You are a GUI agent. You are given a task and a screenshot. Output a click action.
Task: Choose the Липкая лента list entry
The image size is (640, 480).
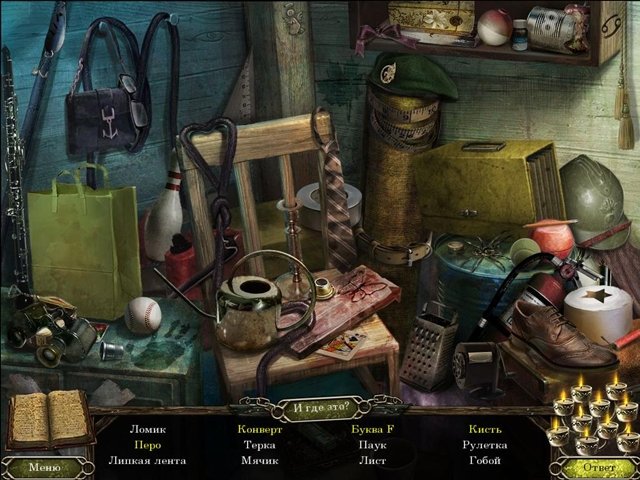(x=147, y=461)
